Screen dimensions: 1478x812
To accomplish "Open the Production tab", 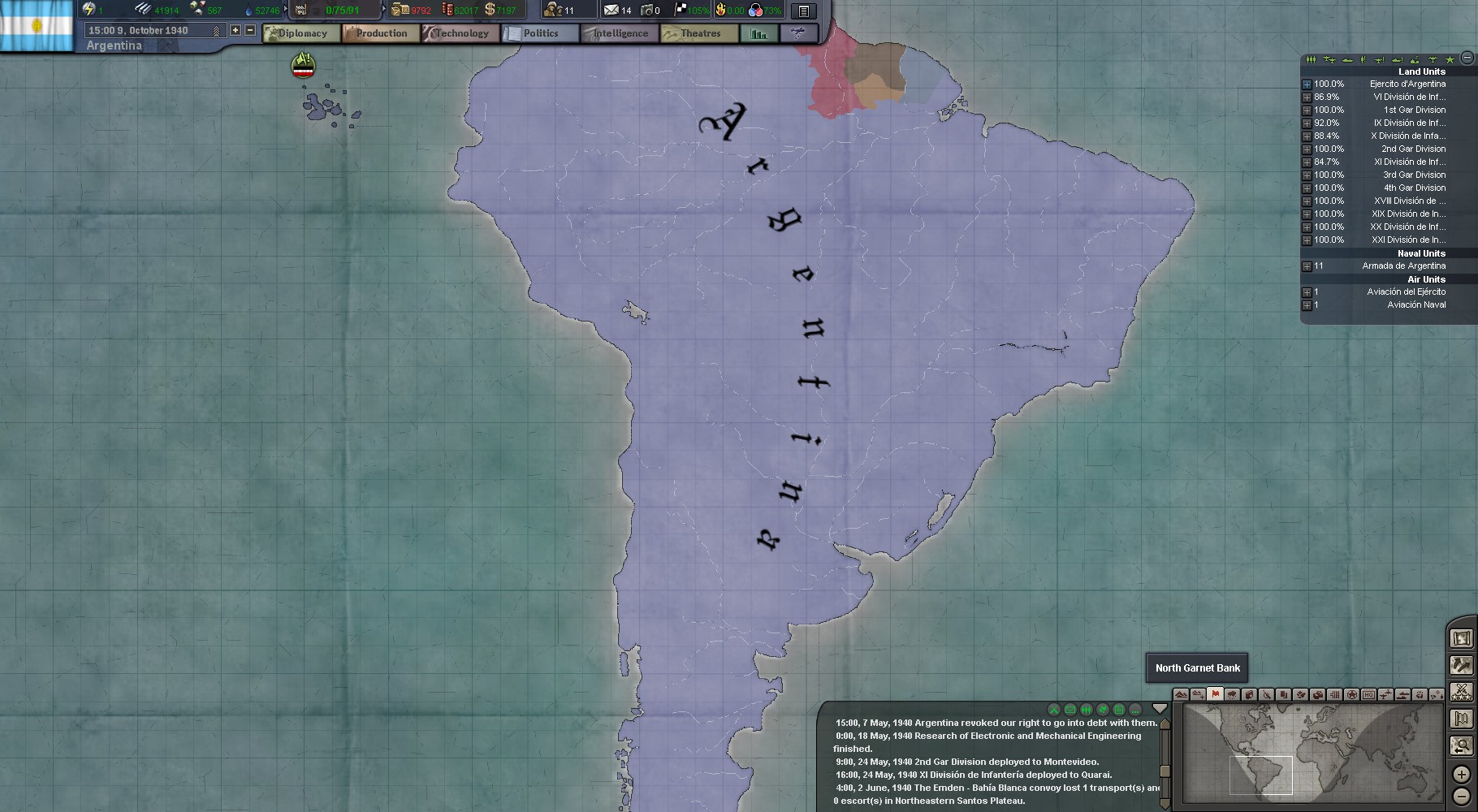I will click(382, 33).
